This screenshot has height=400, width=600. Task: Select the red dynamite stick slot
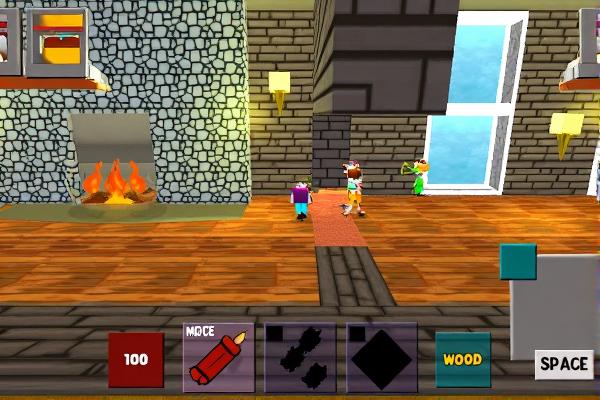coord(218,357)
